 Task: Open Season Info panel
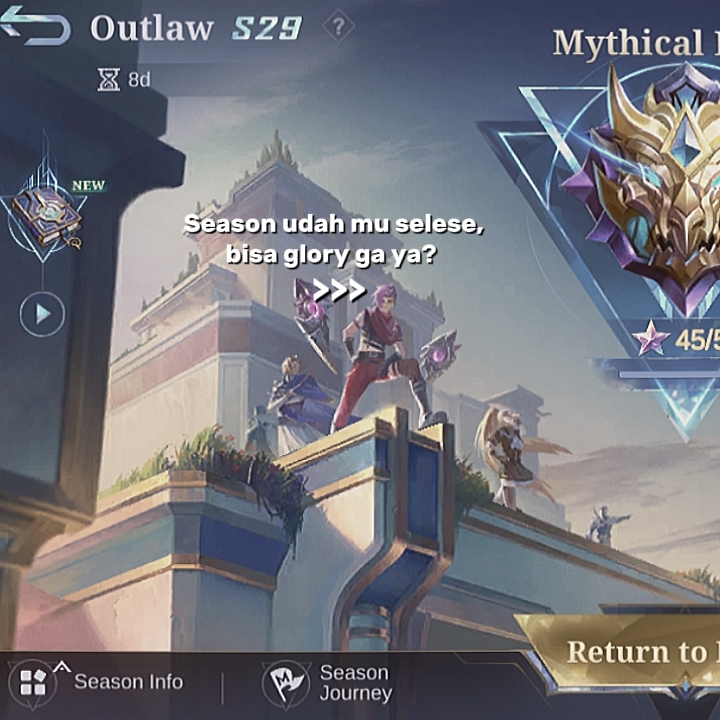(98, 683)
